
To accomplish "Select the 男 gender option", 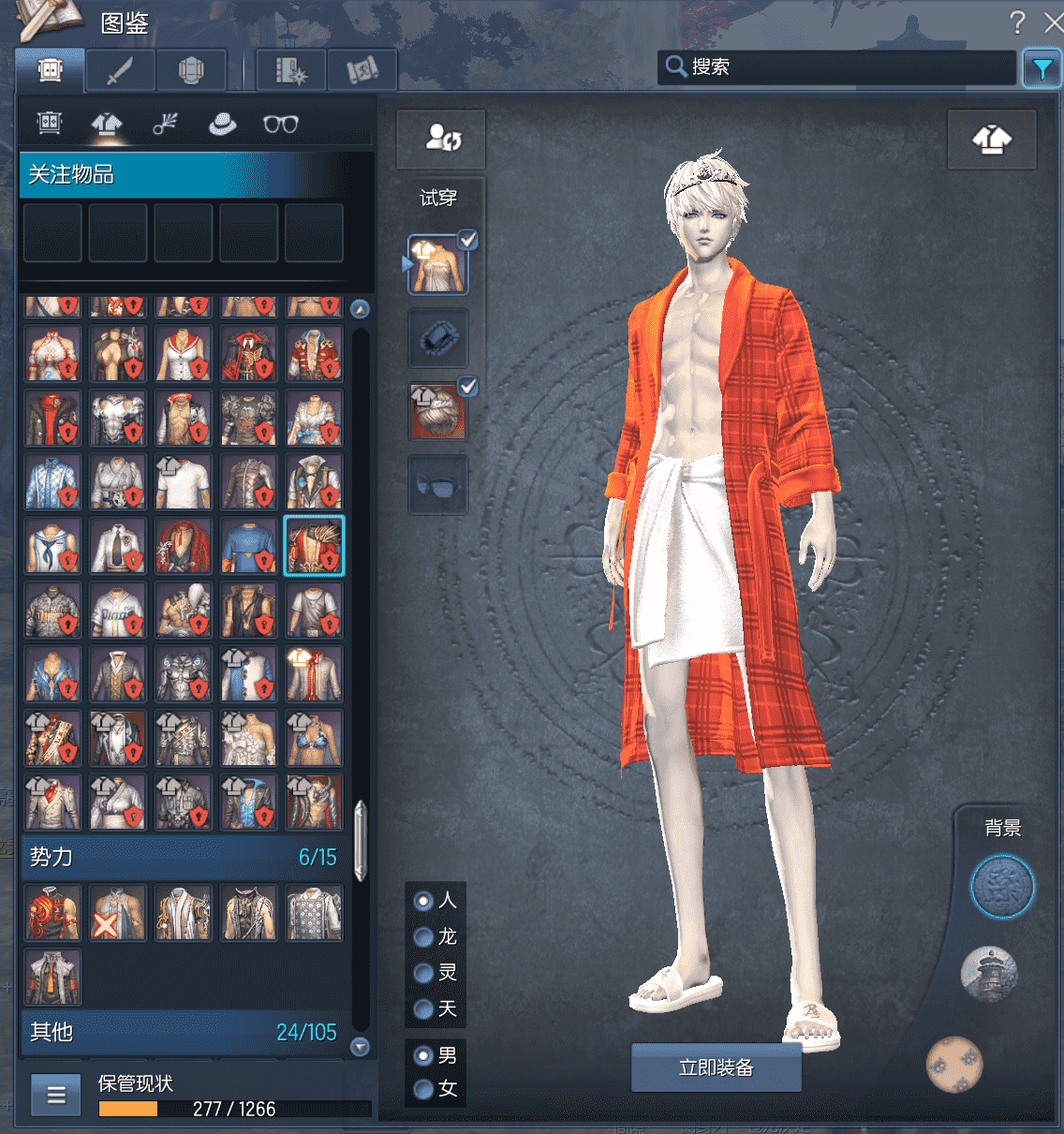I will point(423,1055).
